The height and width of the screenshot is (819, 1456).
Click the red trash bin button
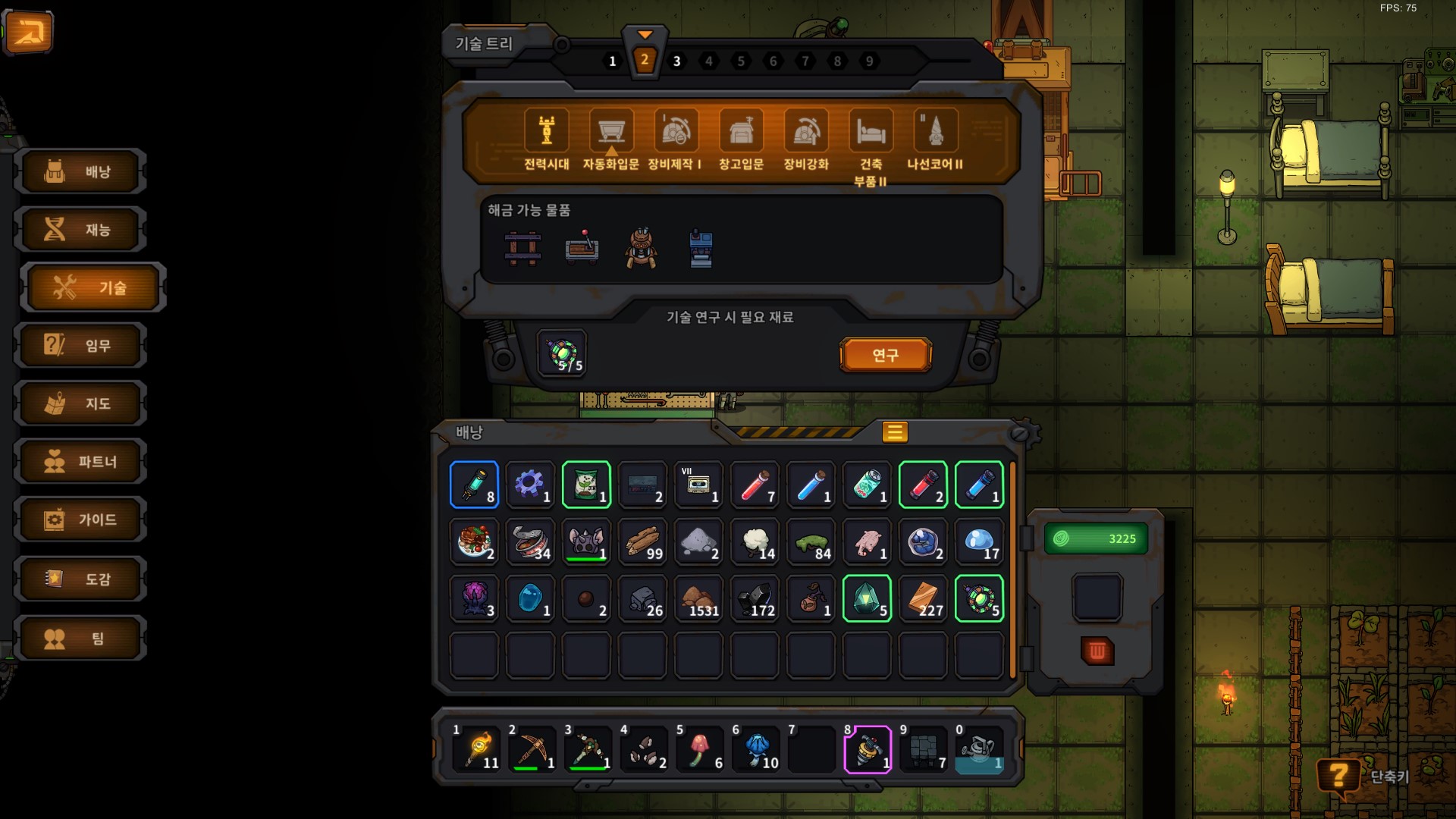point(1097,651)
